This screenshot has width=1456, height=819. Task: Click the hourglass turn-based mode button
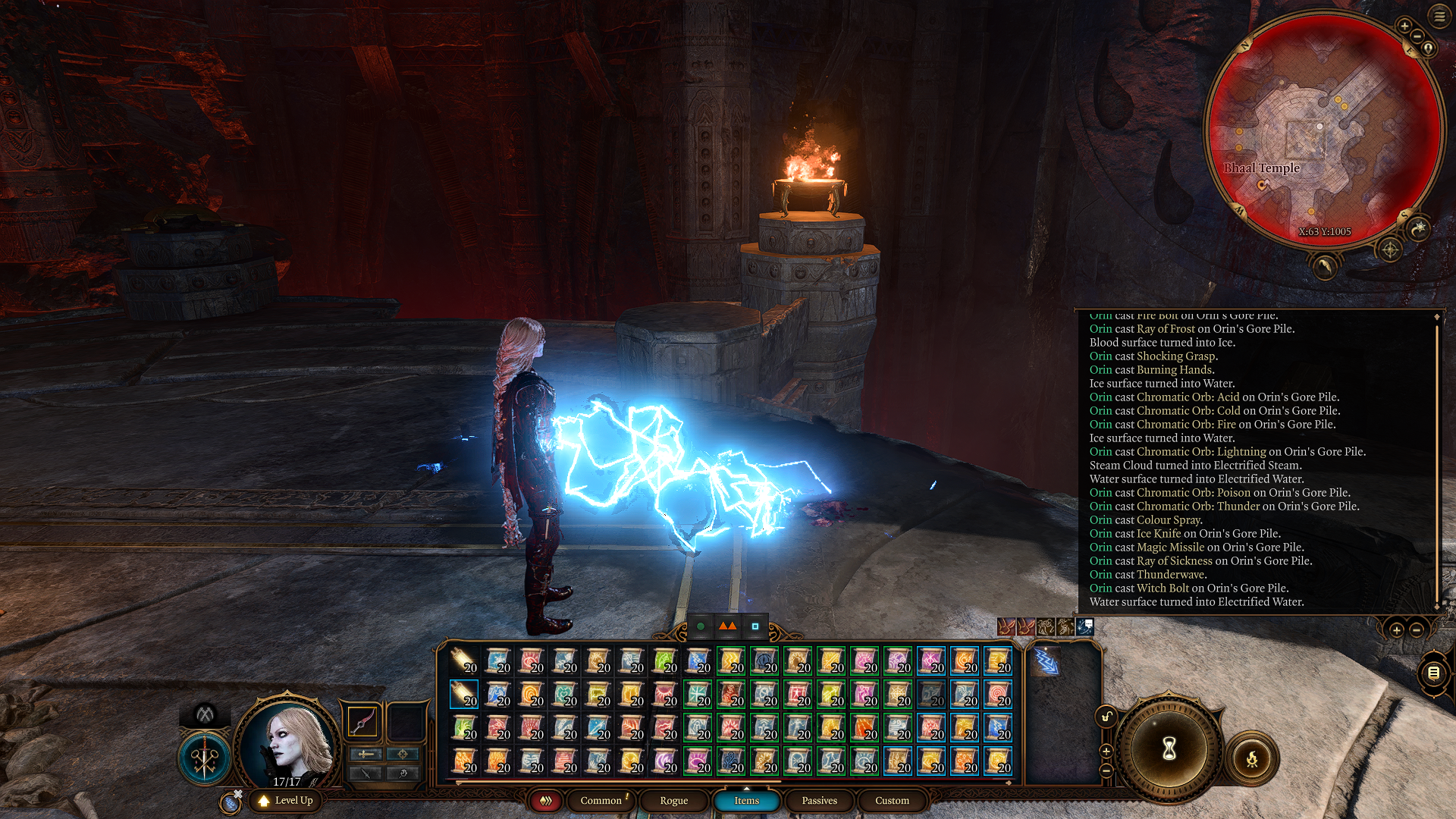click(x=1169, y=749)
